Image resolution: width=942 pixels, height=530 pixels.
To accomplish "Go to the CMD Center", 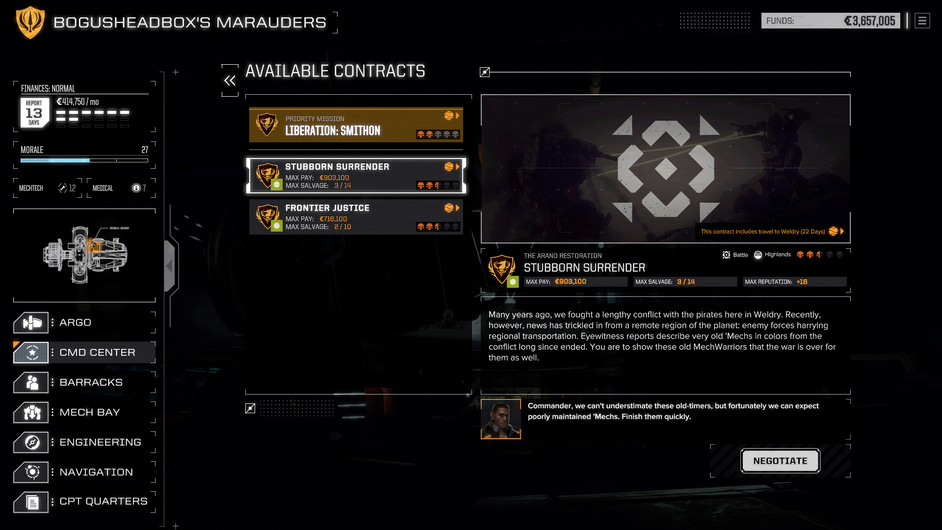I will click(84, 352).
